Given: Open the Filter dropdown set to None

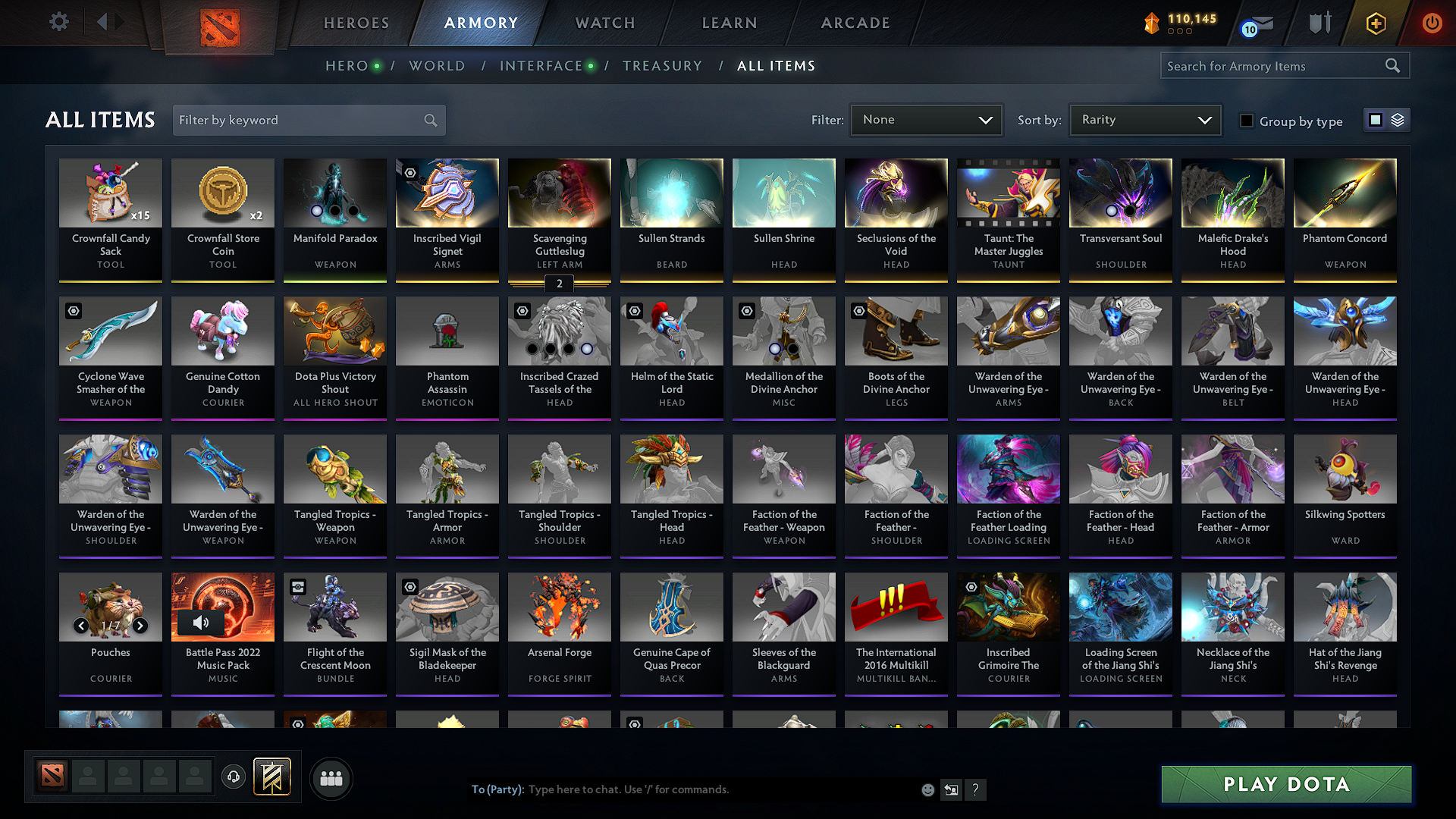Looking at the screenshot, I should pos(925,119).
